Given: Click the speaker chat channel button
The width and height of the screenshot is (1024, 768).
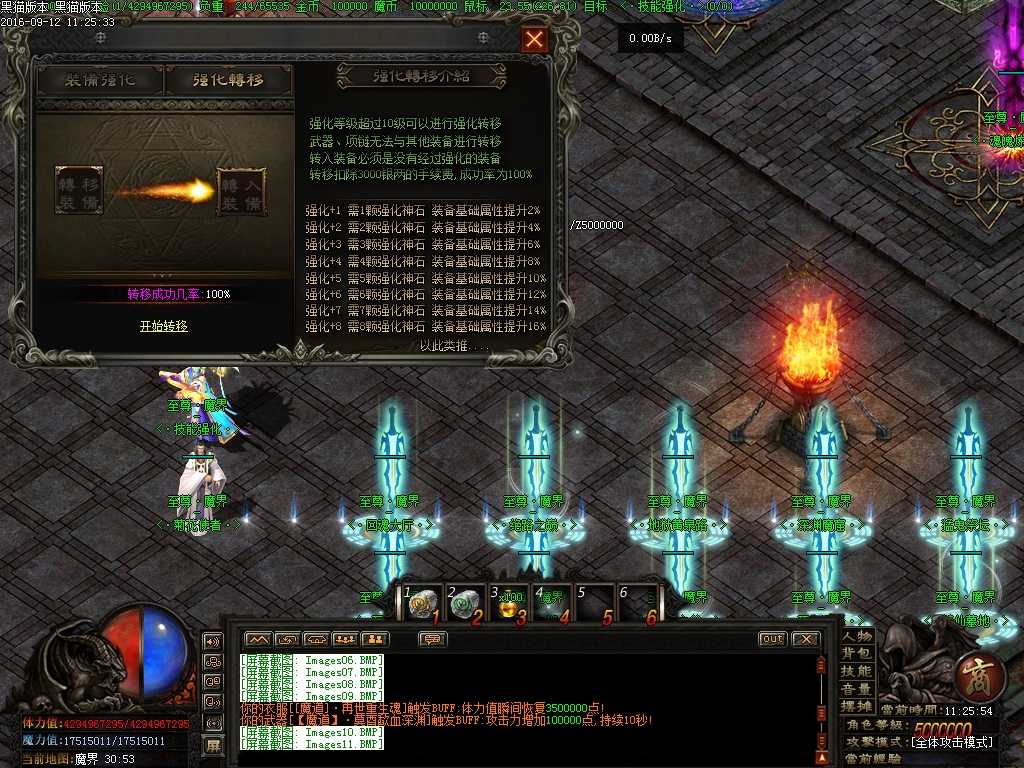Looking at the screenshot, I should [x=213, y=641].
